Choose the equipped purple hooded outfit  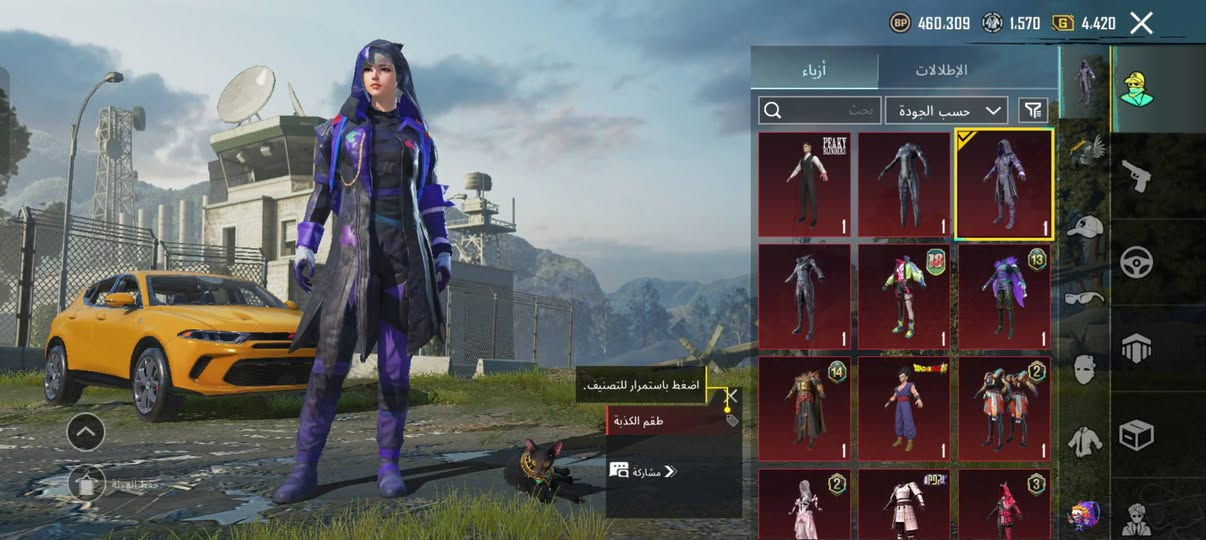tap(1004, 185)
